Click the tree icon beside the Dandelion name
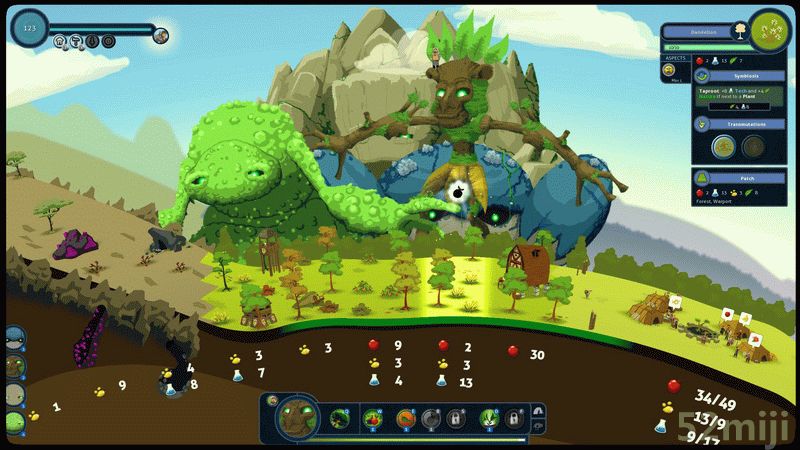This screenshot has height=450, width=800. tap(740, 31)
